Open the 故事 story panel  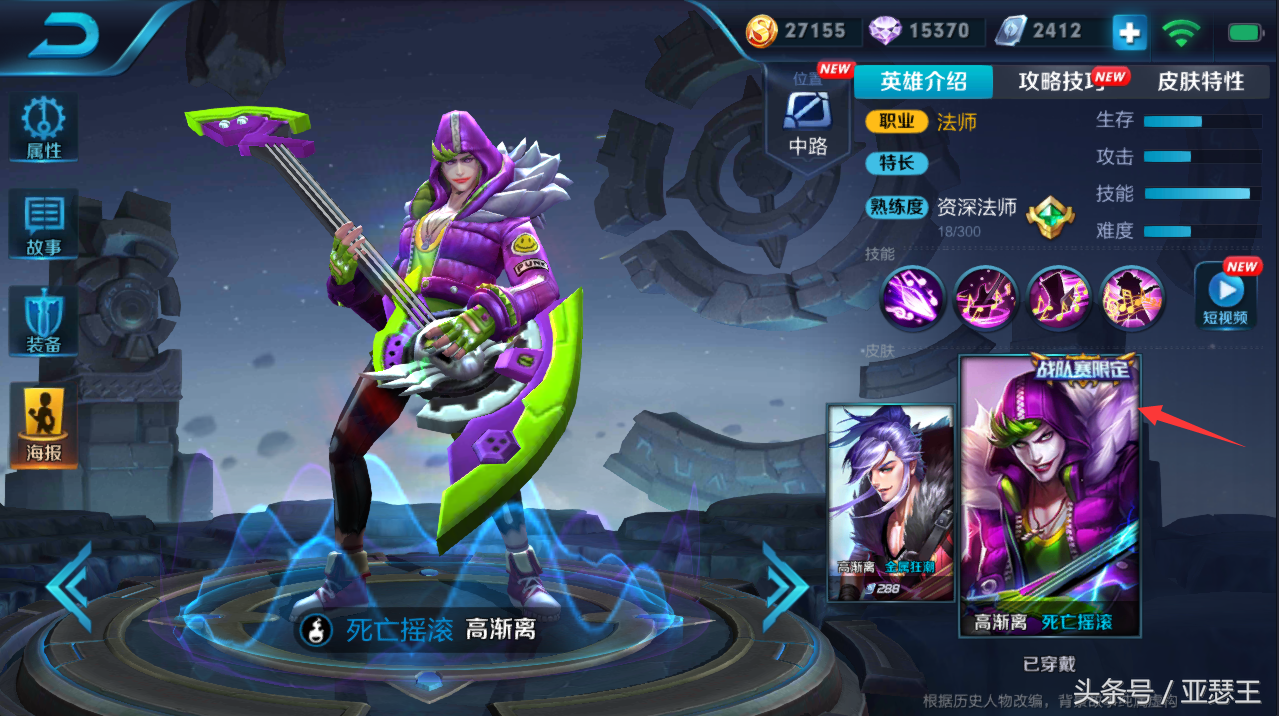click(x=44, y=224)
